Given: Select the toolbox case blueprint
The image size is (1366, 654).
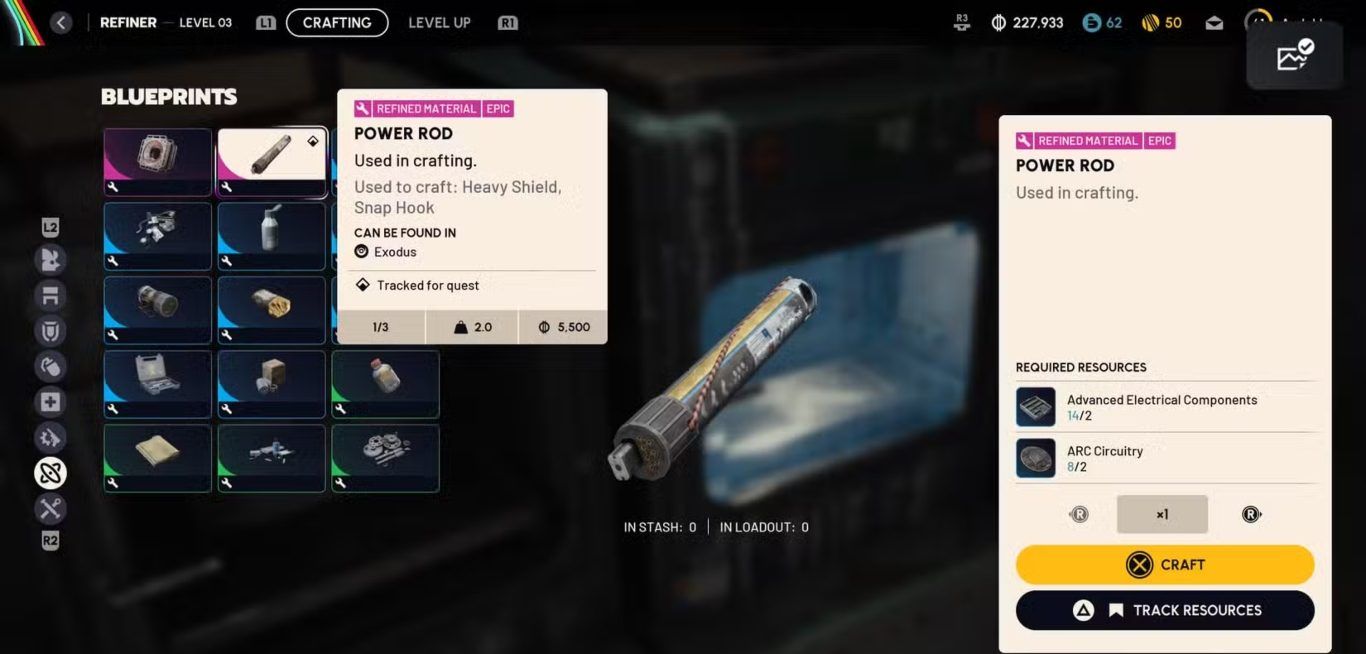Looking at the screenshot, I should (x=158, y=384).
